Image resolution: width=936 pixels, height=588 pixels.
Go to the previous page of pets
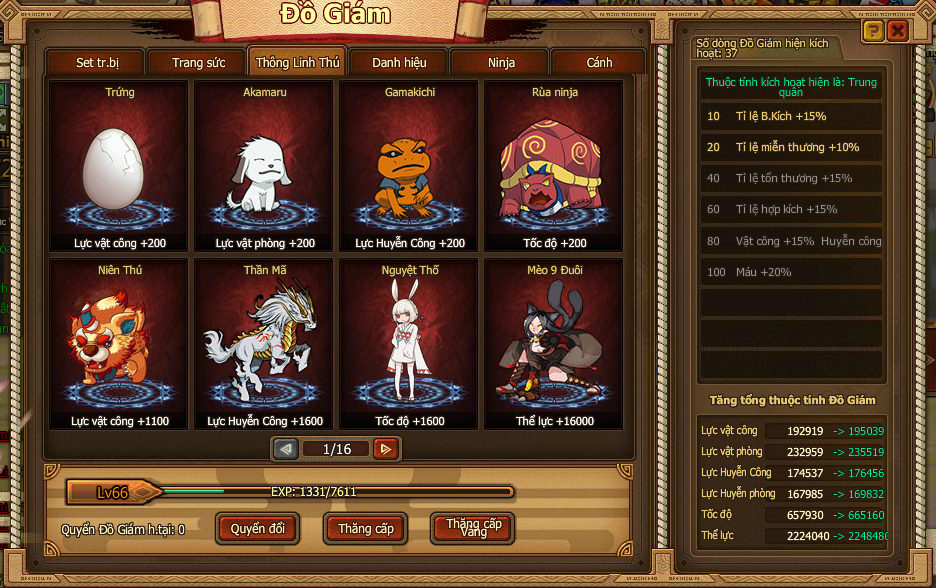tap(286, 449)
